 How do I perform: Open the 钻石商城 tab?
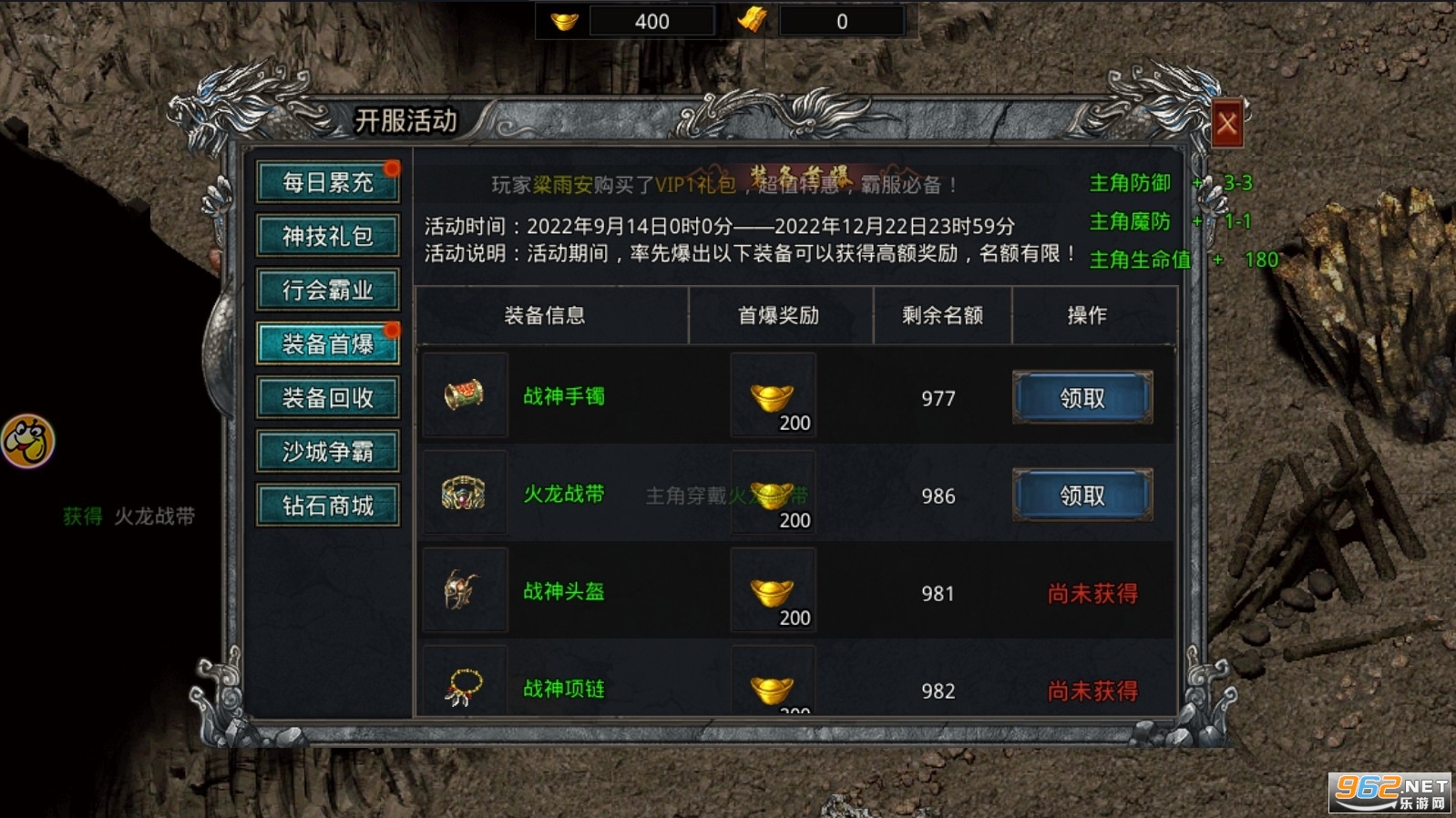[x=328, y=504]
